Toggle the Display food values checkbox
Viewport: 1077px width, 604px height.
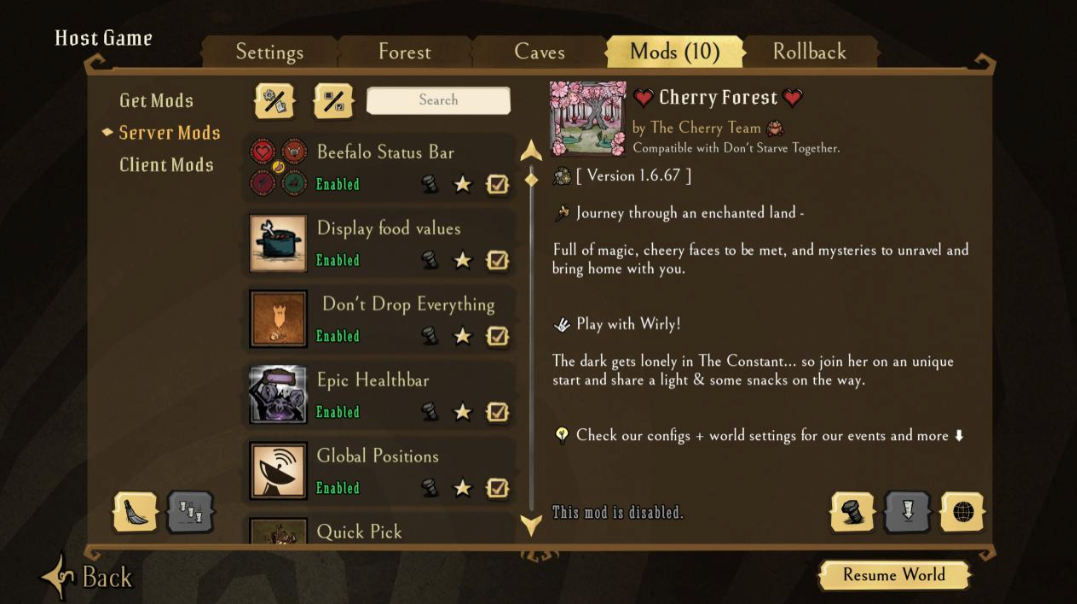pyautogui.click(x=497, y=260)
